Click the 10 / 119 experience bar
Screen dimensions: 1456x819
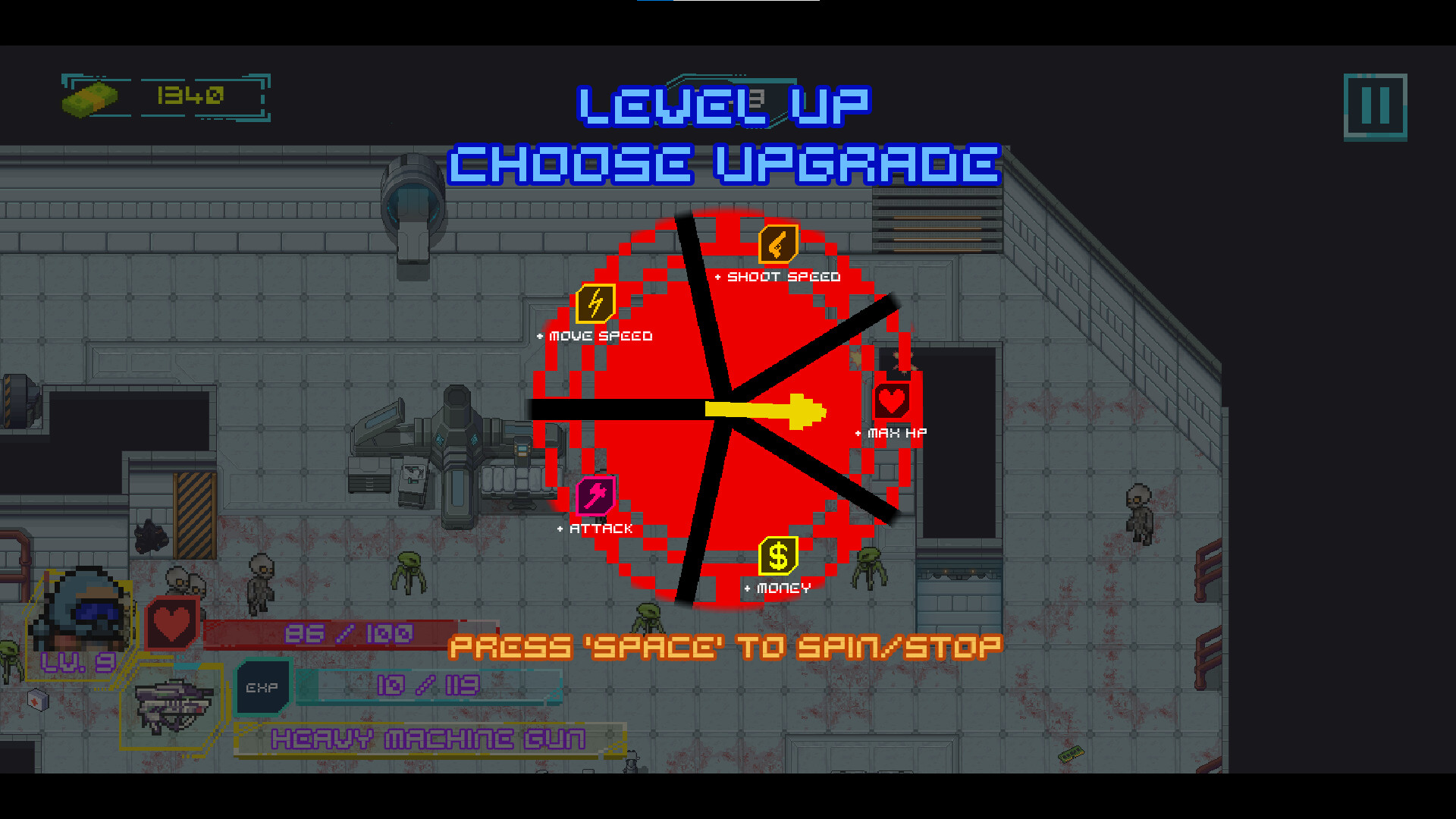pyautogui.click(x=428, y=684)
